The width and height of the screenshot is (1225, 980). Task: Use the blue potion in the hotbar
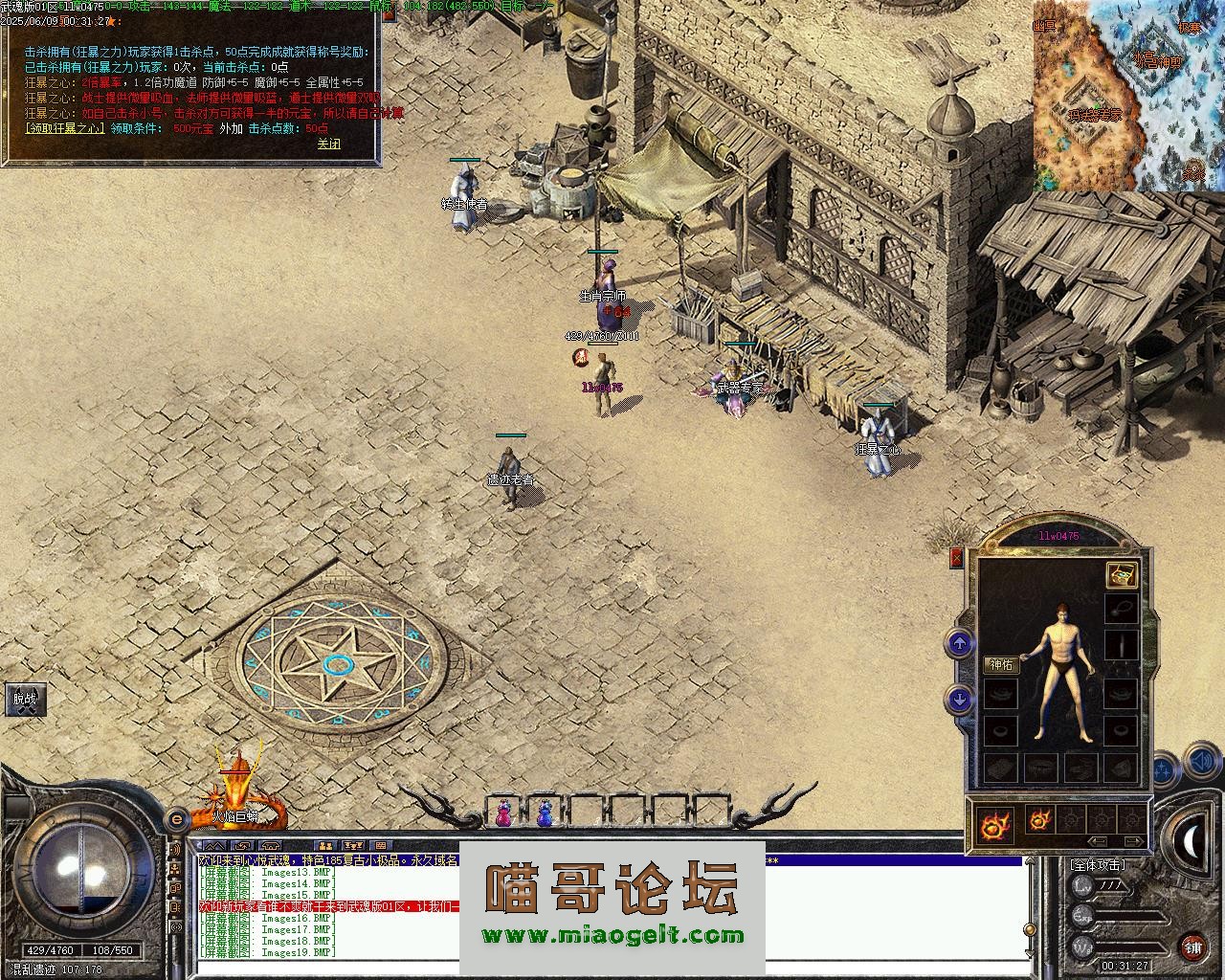(x=545, y=813)
